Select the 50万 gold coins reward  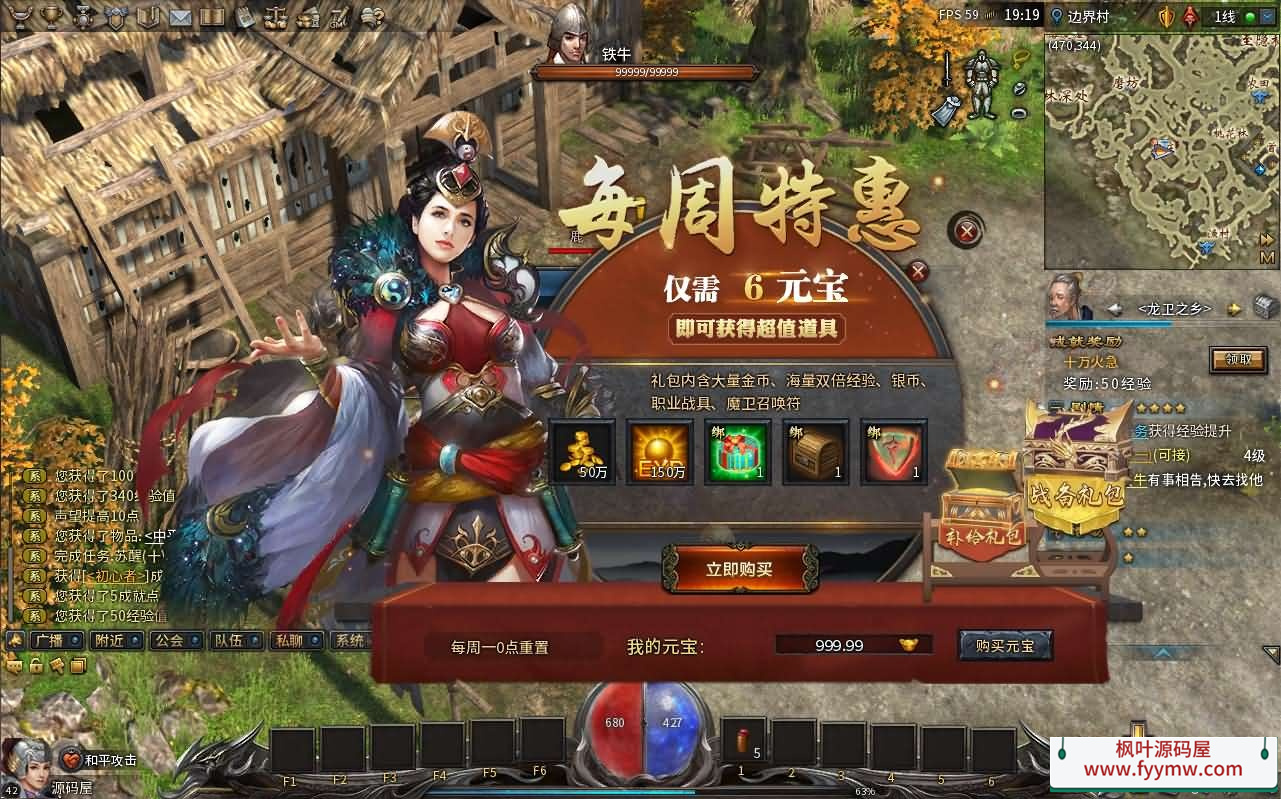[x=582, y=452]
